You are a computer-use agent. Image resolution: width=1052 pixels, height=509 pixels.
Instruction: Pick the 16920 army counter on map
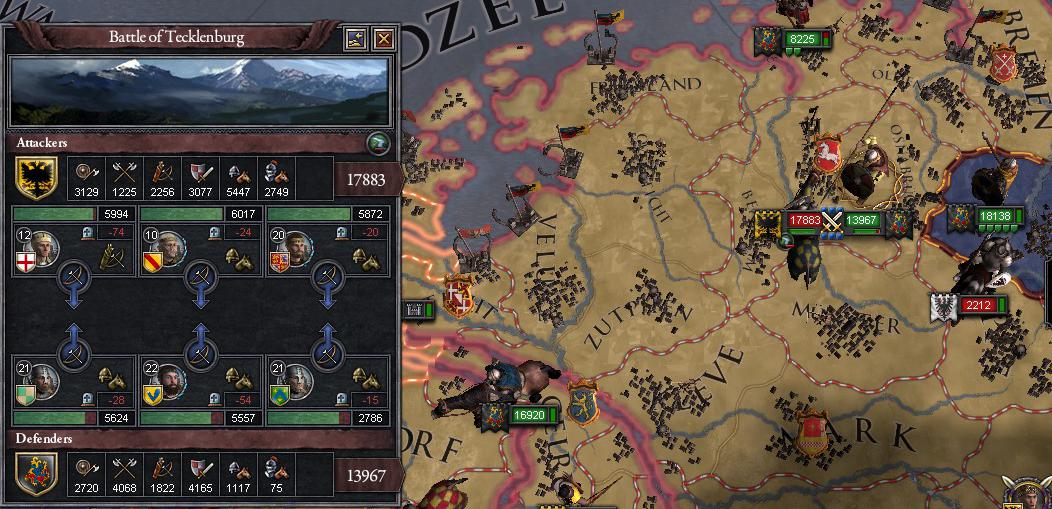(527, 415)
